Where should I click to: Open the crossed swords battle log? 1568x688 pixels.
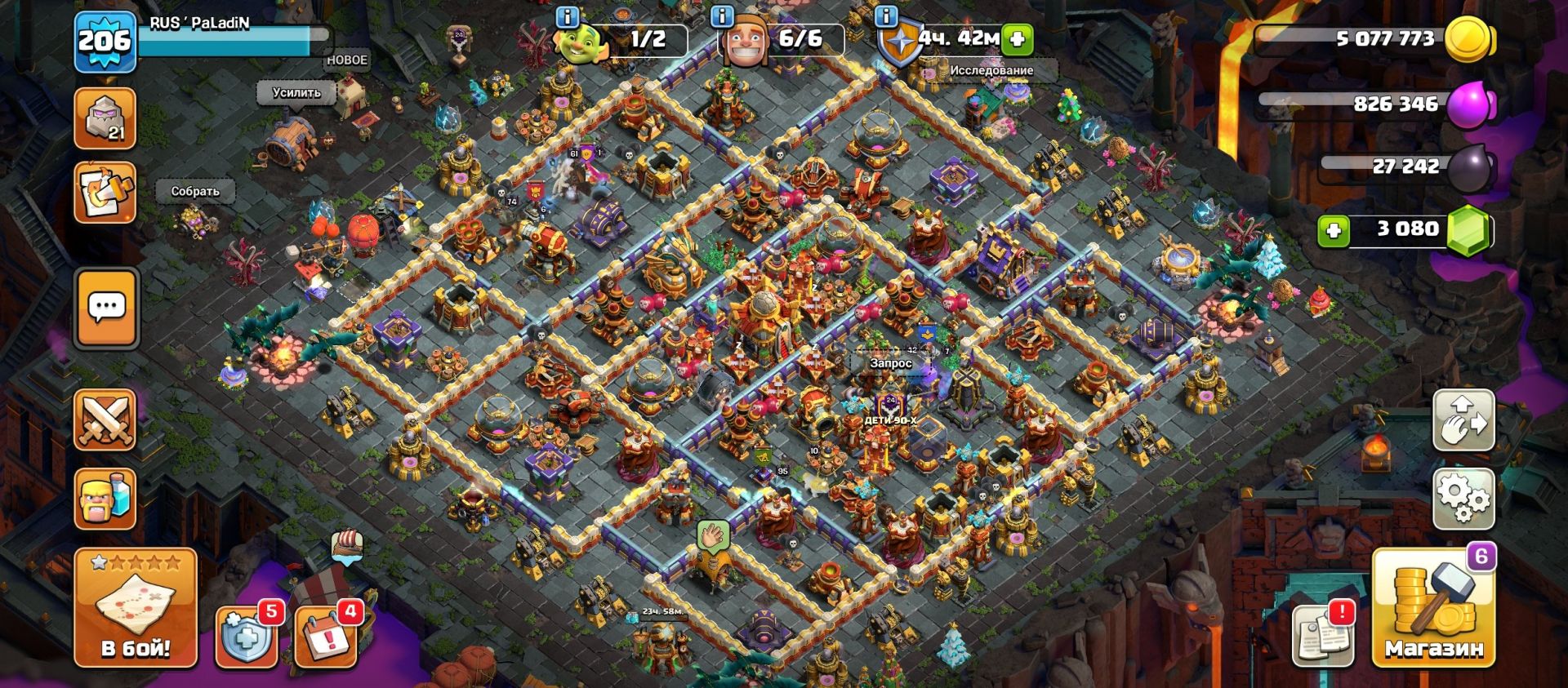(106, 419)
